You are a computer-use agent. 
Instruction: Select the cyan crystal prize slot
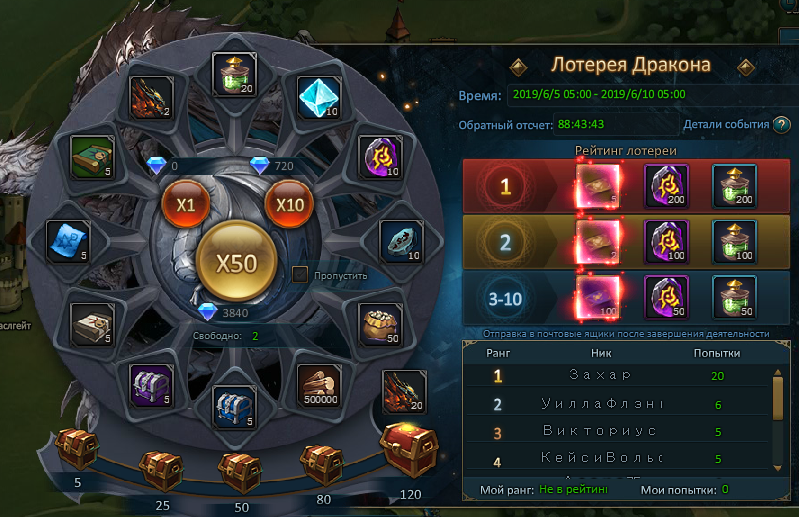coord(320,98)
